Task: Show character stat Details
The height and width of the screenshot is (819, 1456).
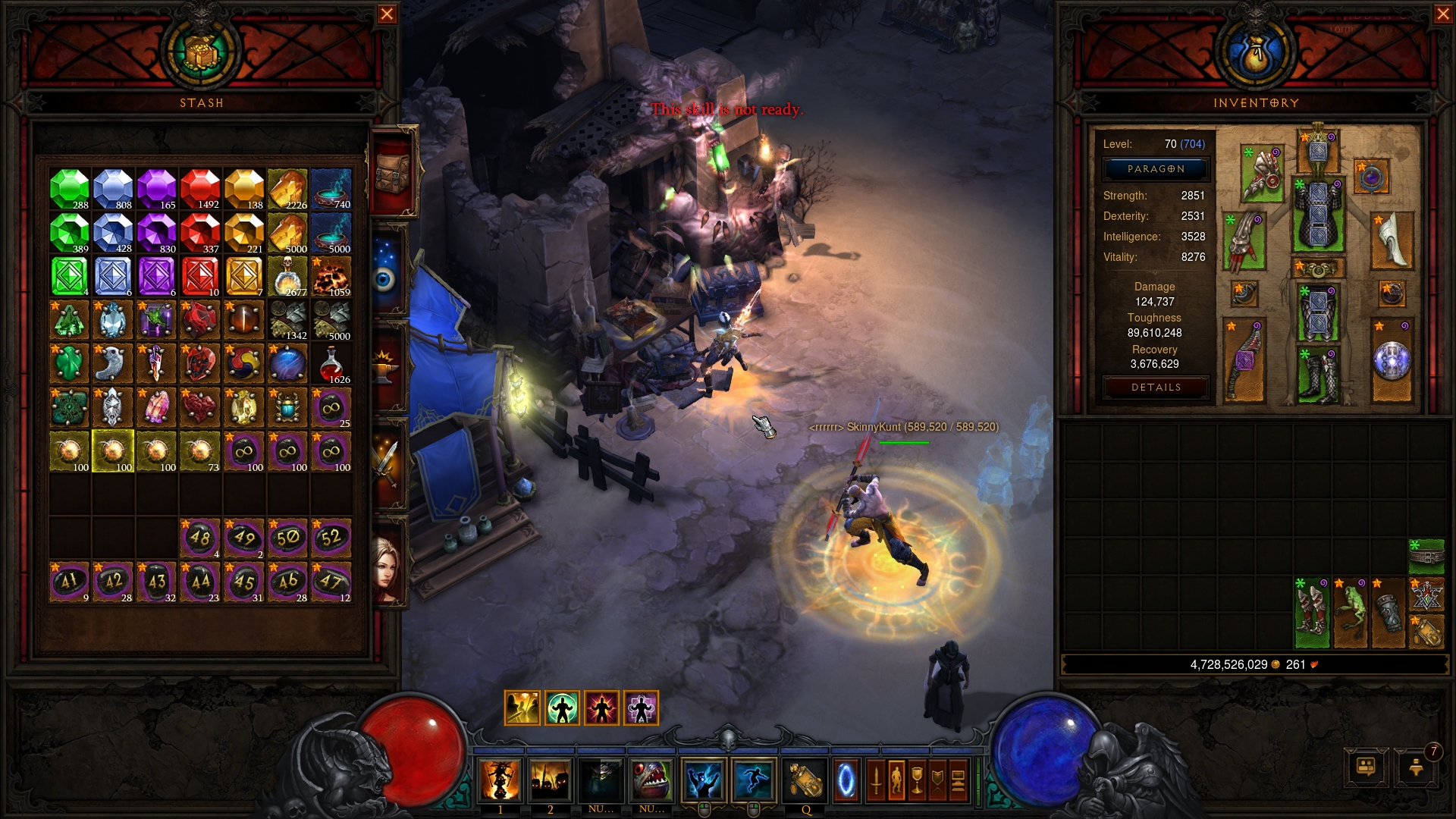Action: [1156, 388]
